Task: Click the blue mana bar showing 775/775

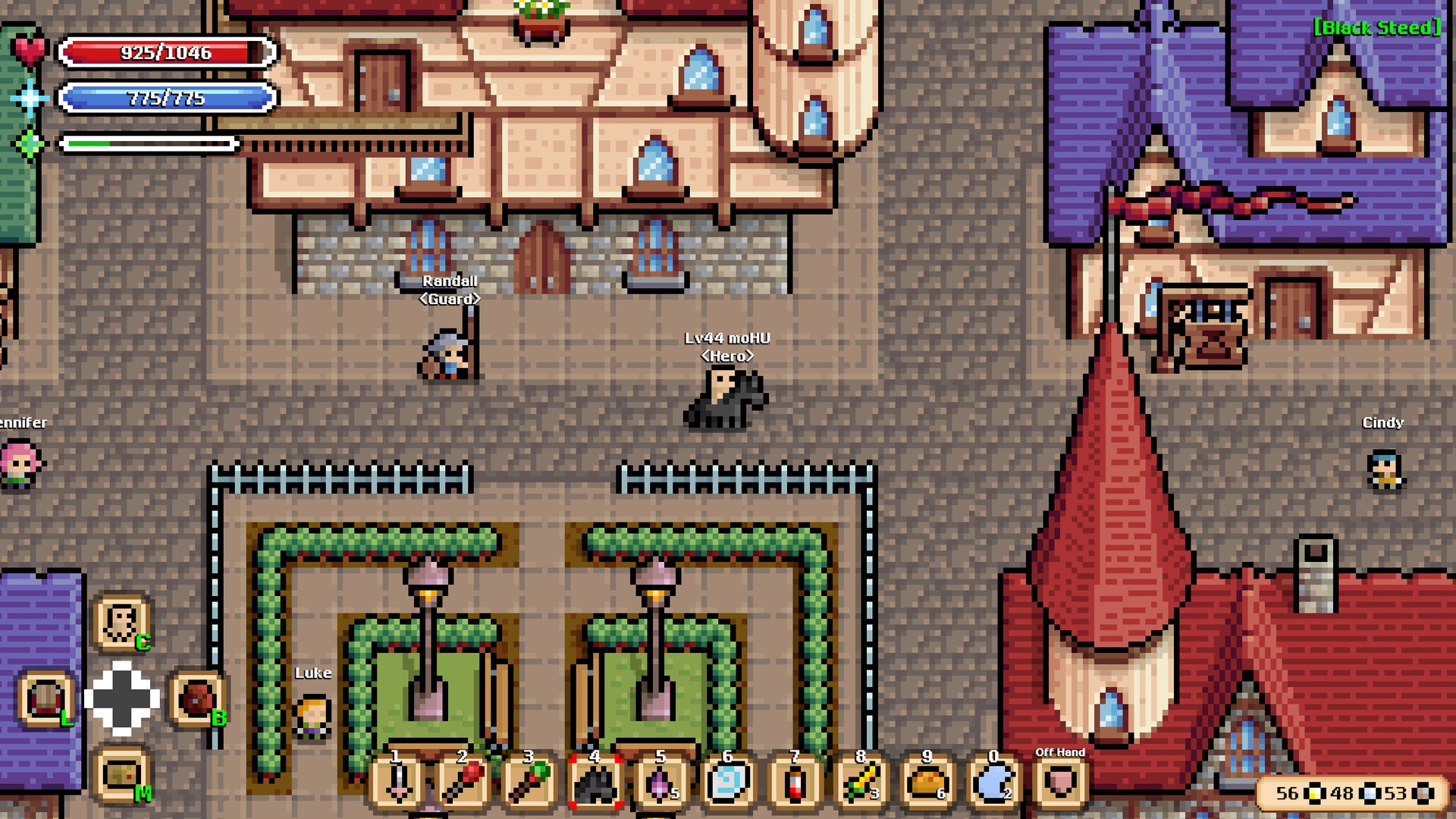Action: pos(167,98)
